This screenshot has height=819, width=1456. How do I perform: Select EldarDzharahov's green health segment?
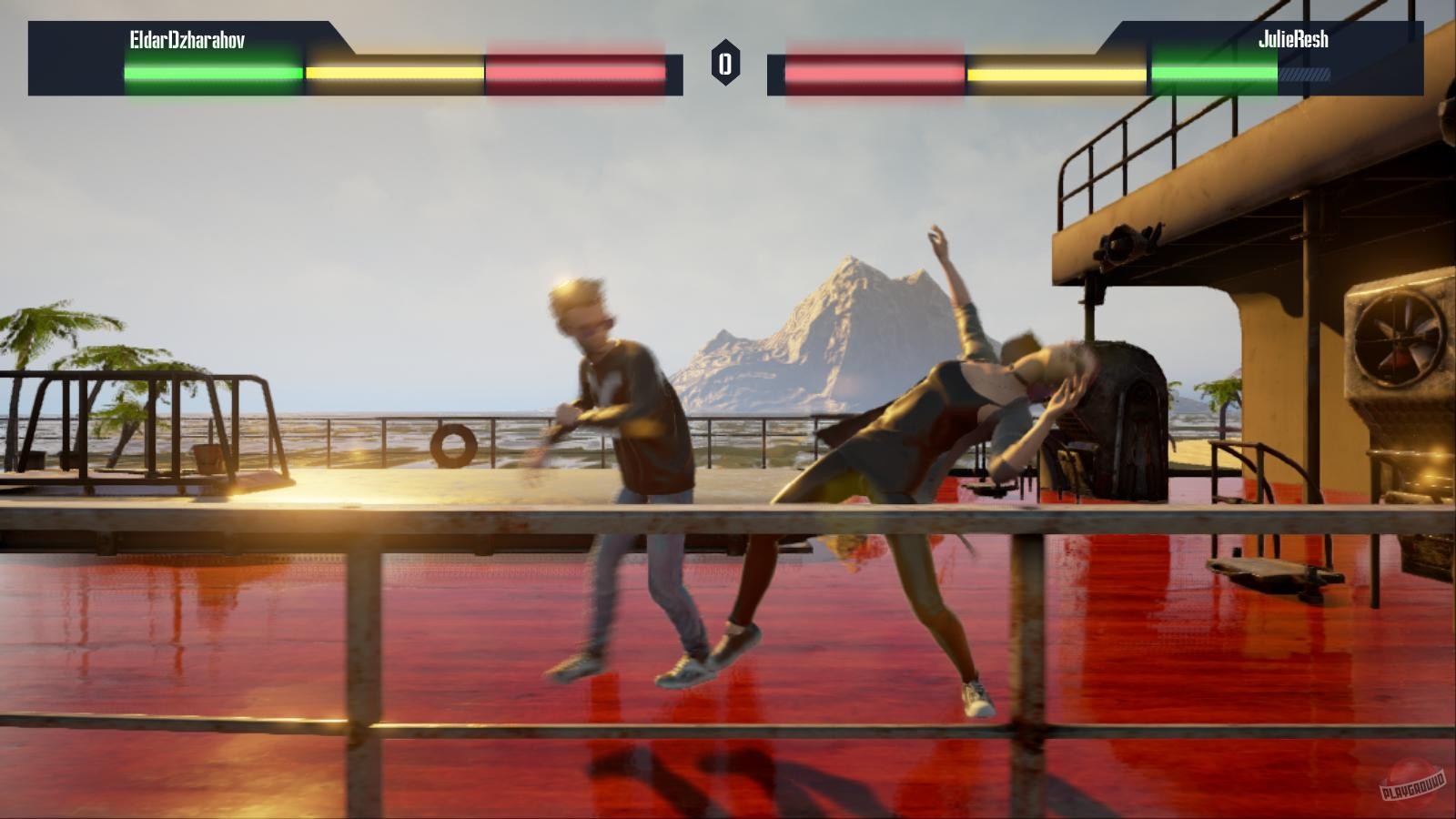click(x=209, y=69)
